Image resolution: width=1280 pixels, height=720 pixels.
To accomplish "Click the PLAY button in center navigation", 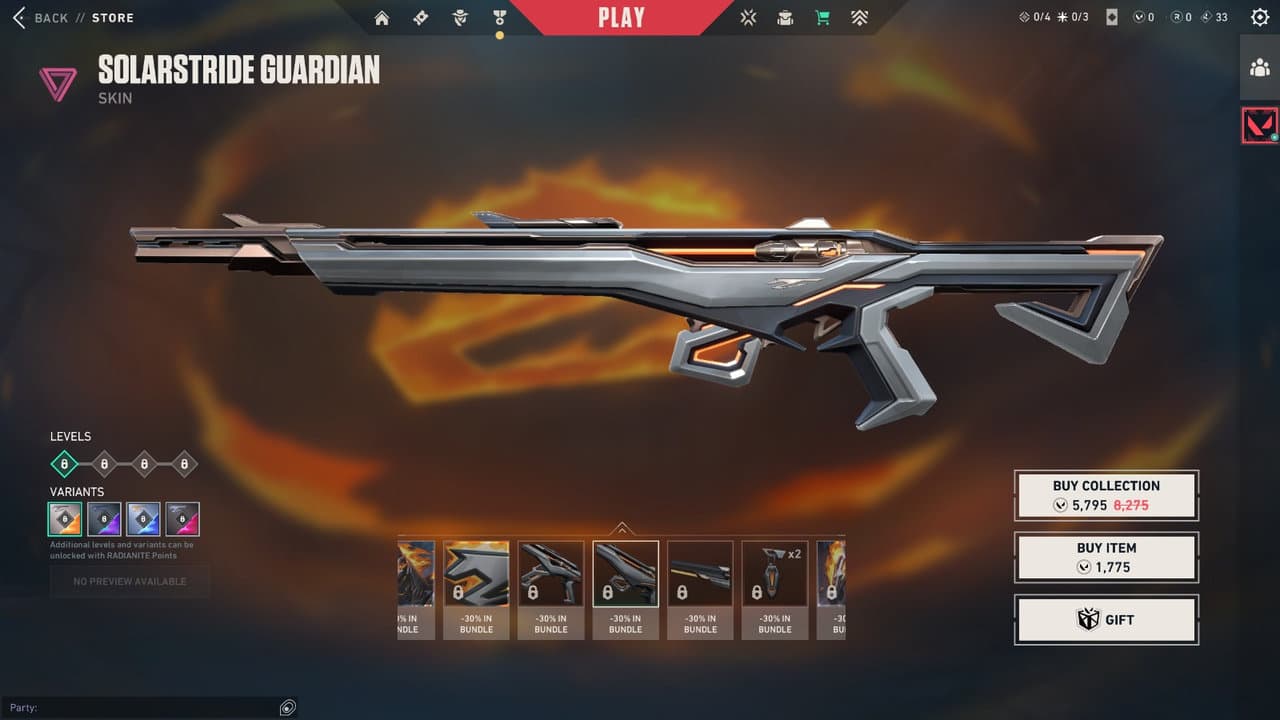I will [x=620, y=16].
